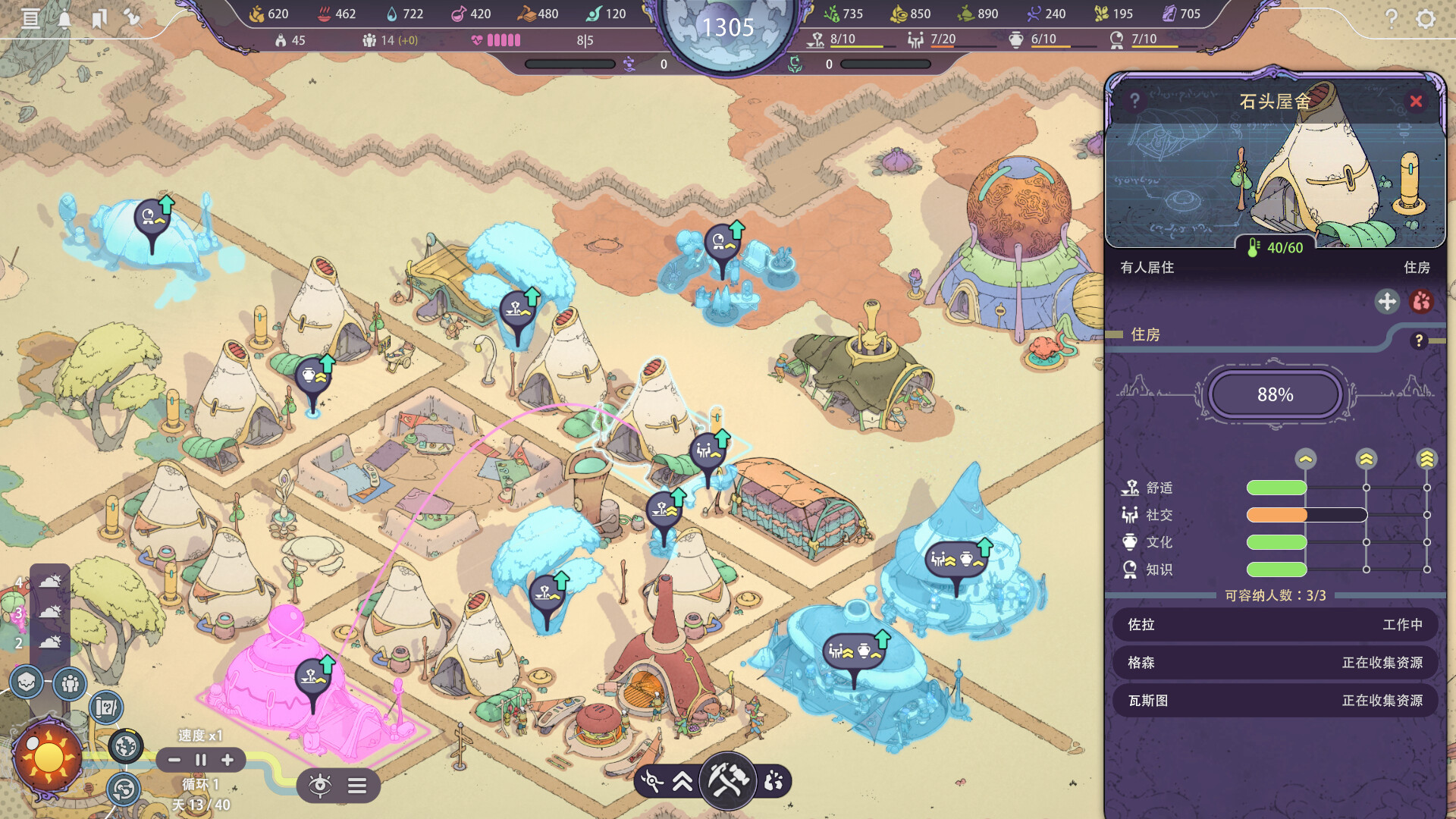Open the settings gear in the top corner
This screenshot has width=1456, height=819.
[x=1426, y=18]
